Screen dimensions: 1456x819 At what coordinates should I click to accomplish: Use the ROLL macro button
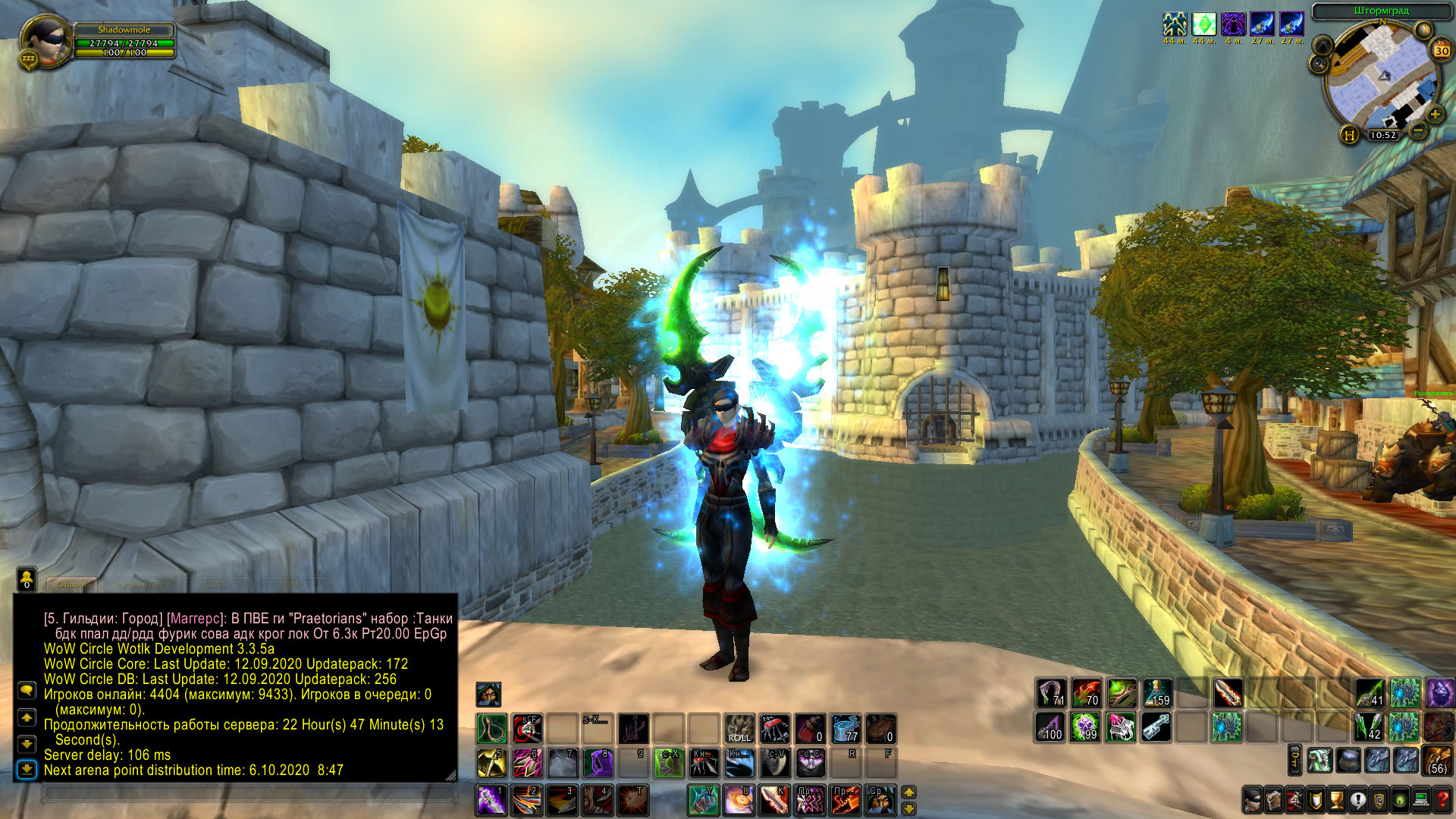(x=739, y=728)
